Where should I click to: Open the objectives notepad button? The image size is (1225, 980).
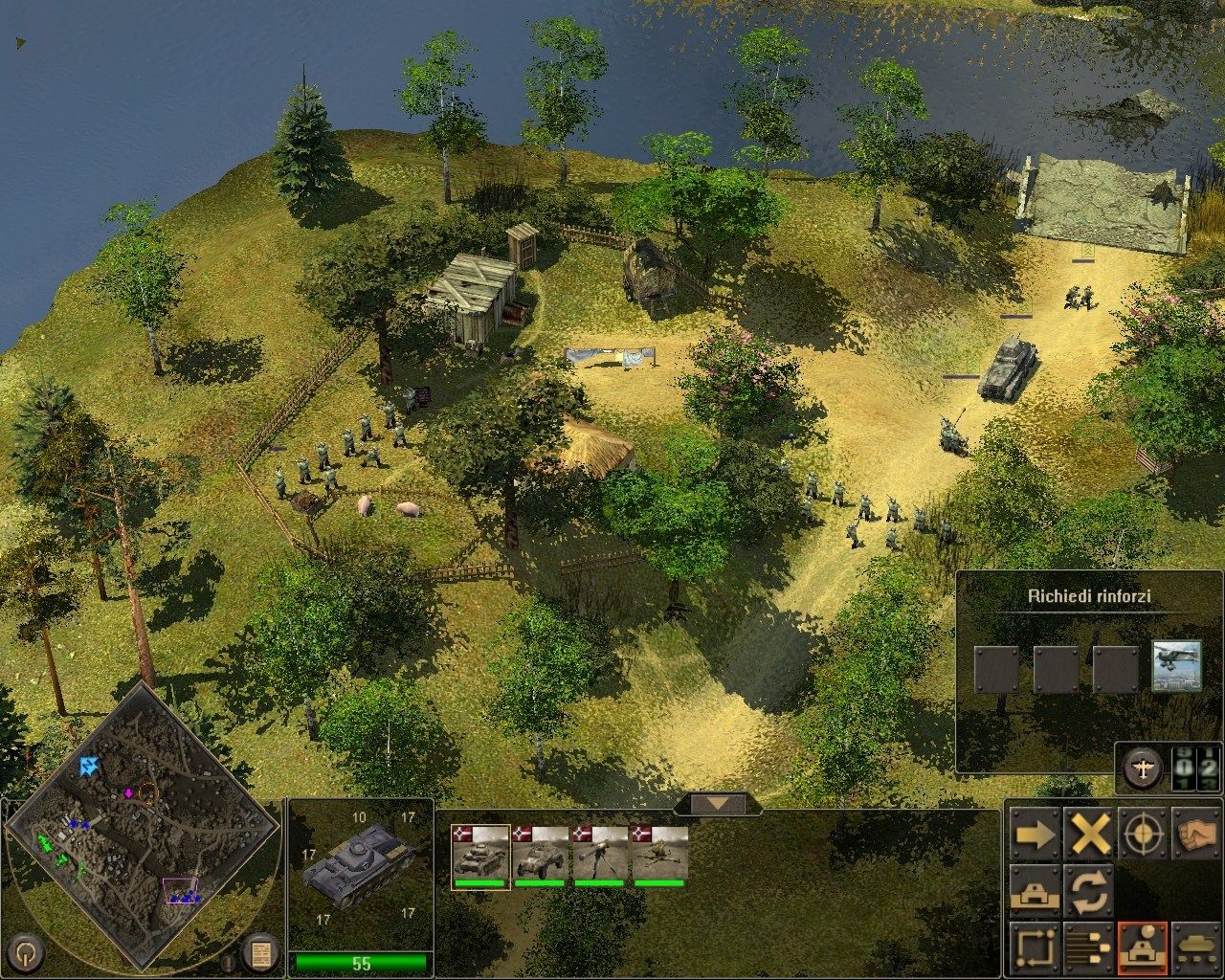259,952
